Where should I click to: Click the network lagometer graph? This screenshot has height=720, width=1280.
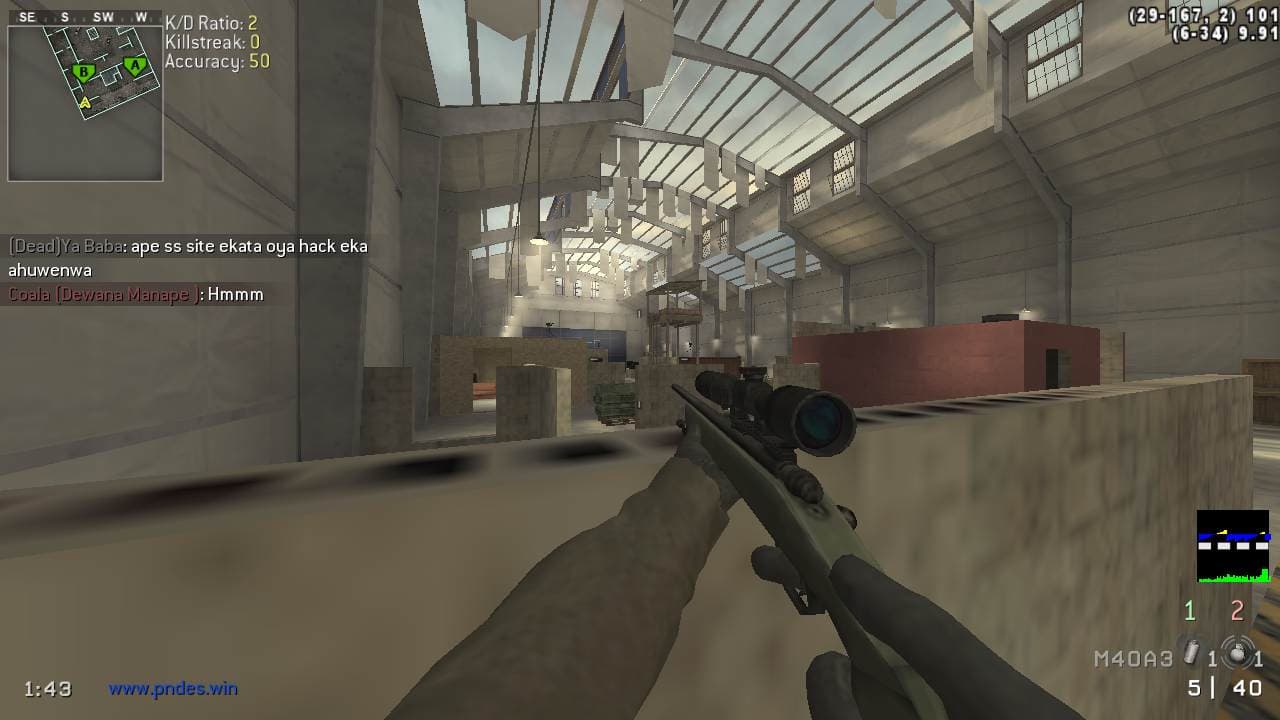point(1233,547)
